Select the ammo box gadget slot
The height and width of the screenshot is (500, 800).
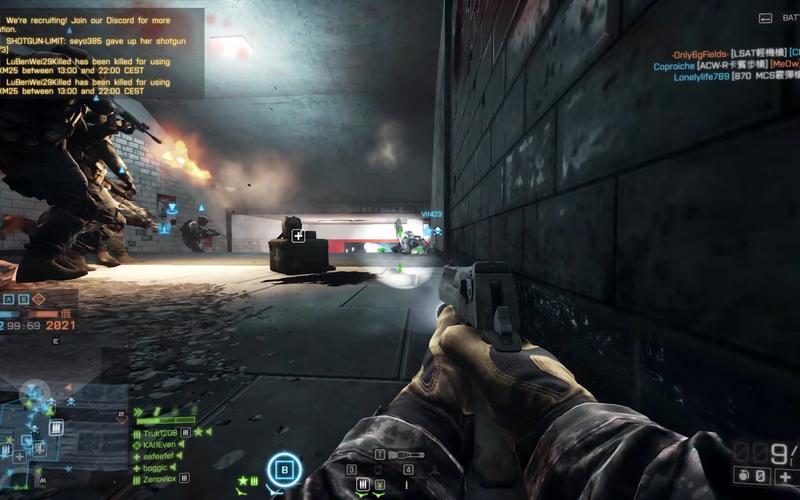[362, 484]
